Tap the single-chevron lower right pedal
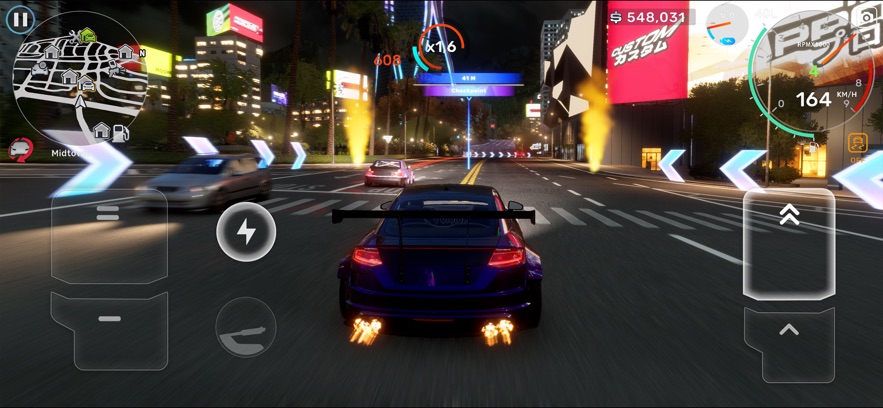 pyautogui.click(x=789, y=343)
